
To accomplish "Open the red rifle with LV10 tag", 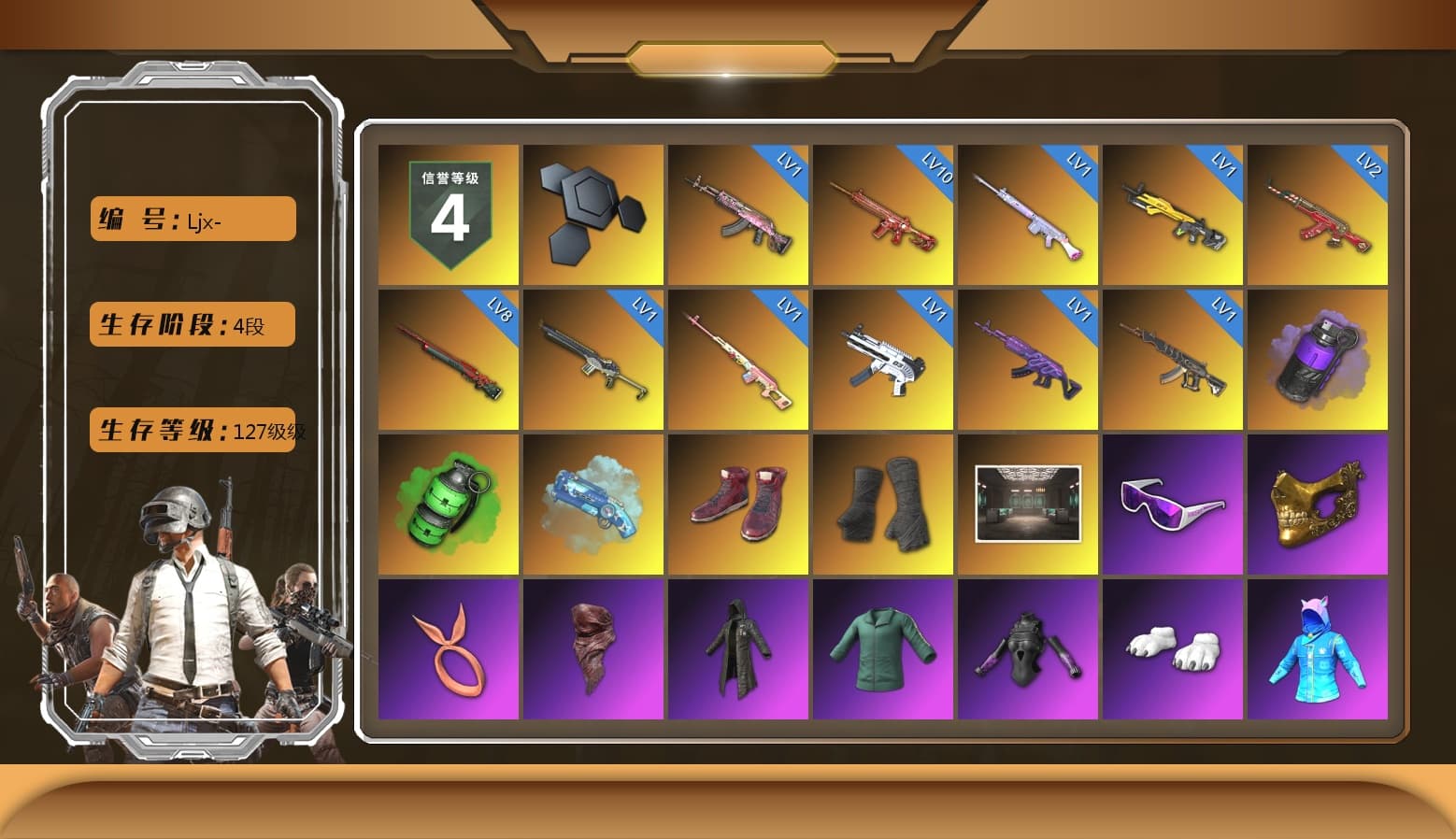I will coord(883,215).
